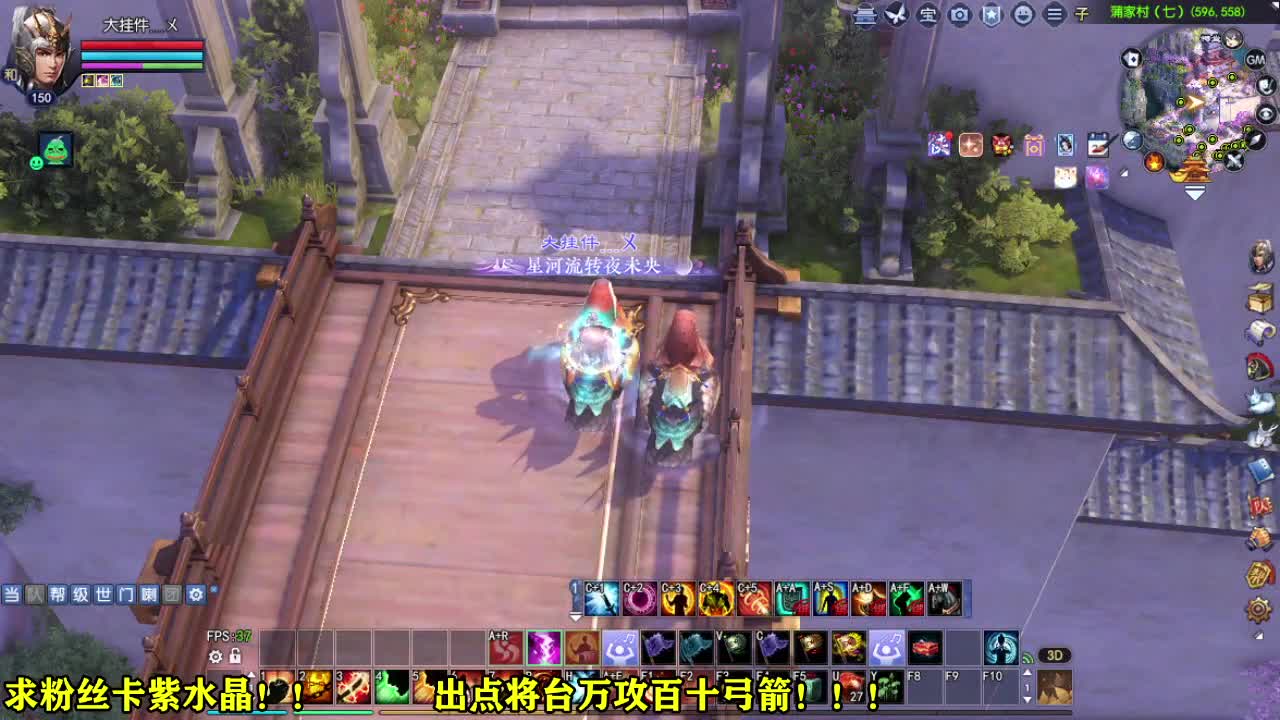This screenshot has height=720, width=1280.
Task: Click the butterfly icon in the top toolbar
Action: click(x=895, y=14)
